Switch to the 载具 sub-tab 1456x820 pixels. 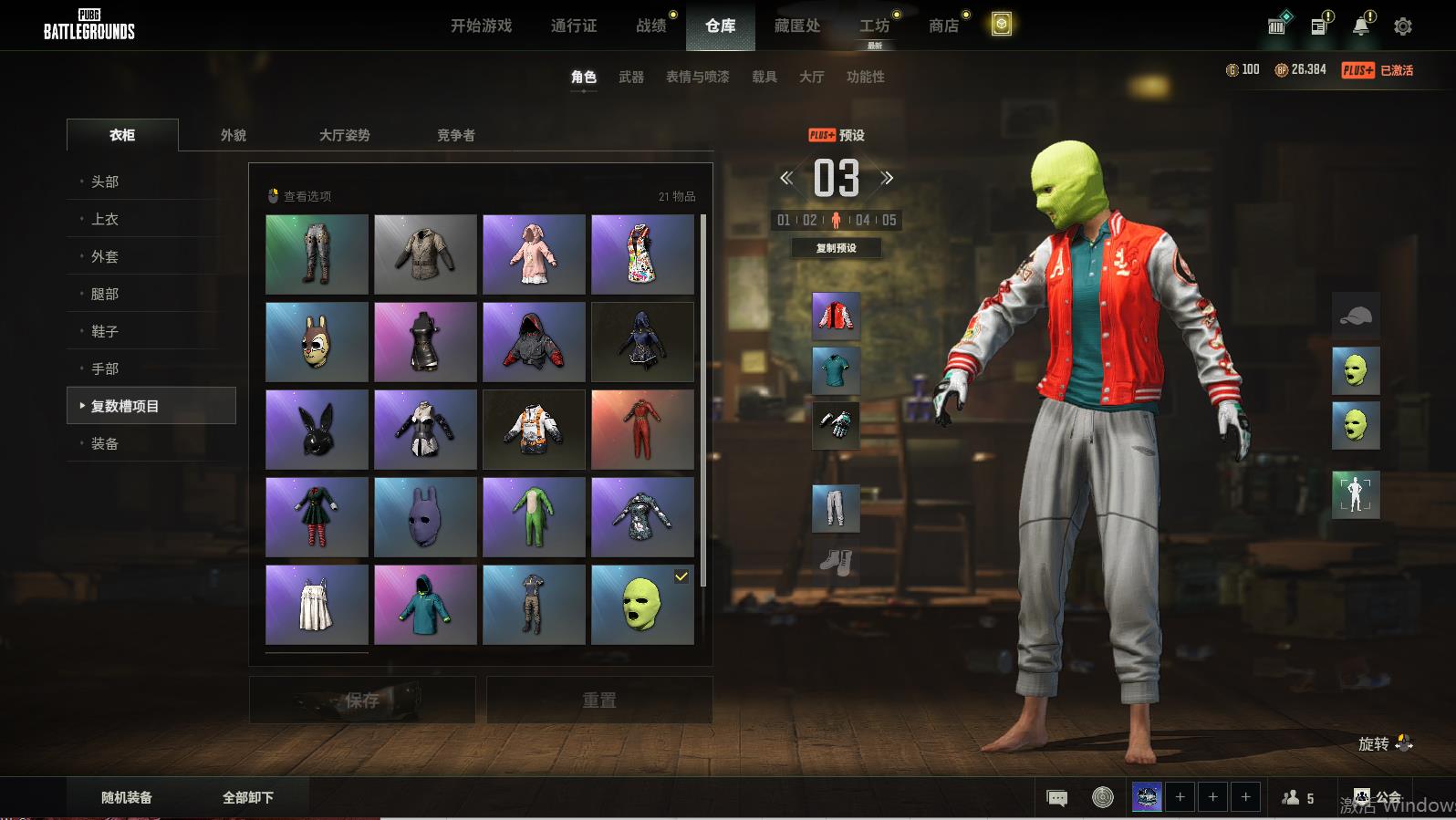(x=764, y=77)
